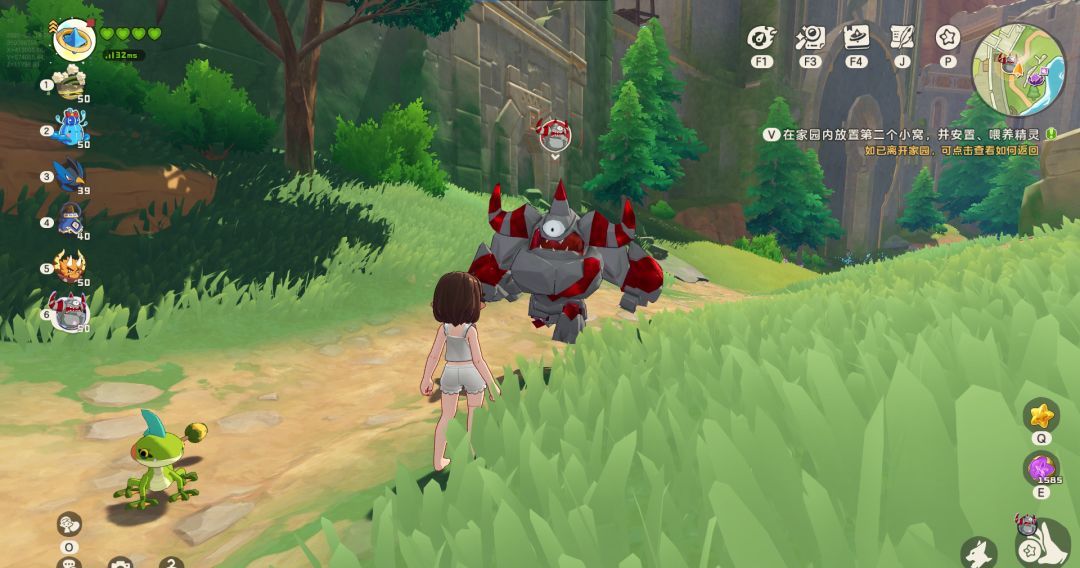Click the white running fox icon
Viewport: 1080px width, 568px height.
pos(979,552)
